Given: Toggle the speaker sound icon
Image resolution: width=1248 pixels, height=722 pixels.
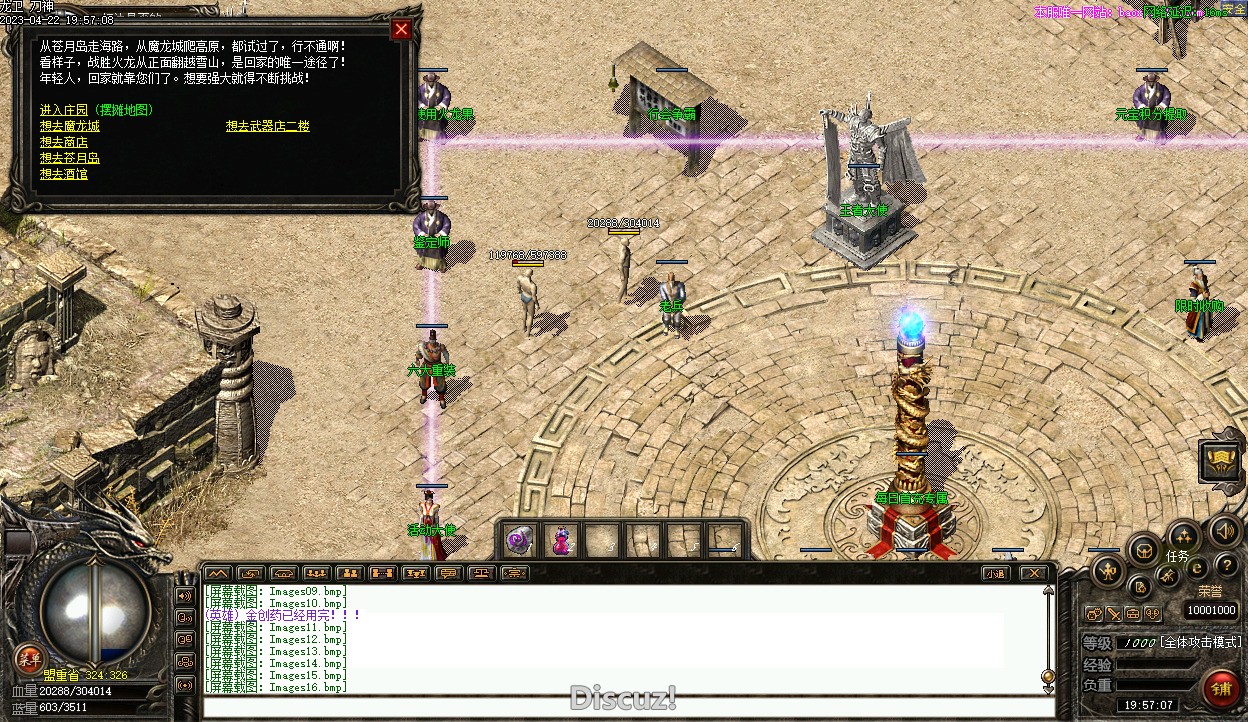Looking at the screenshot, I should pos(1225,530).
